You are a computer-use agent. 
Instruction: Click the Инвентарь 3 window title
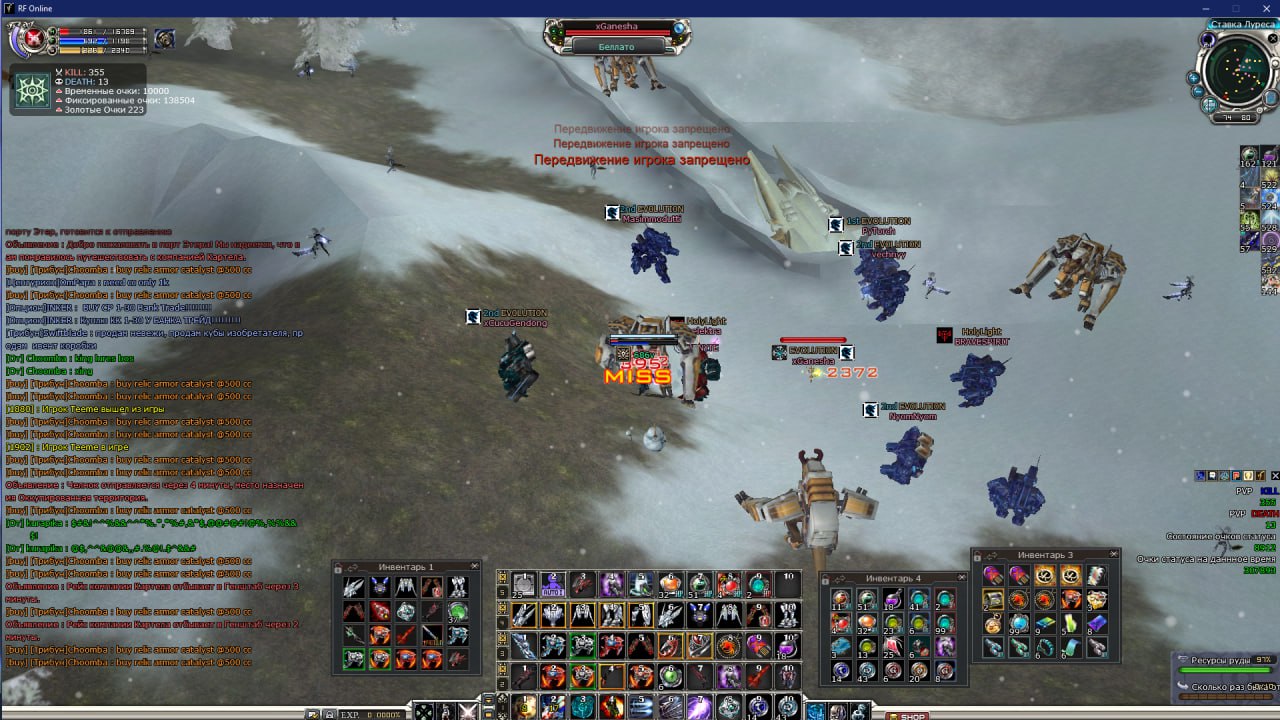tap(1045, 555)
